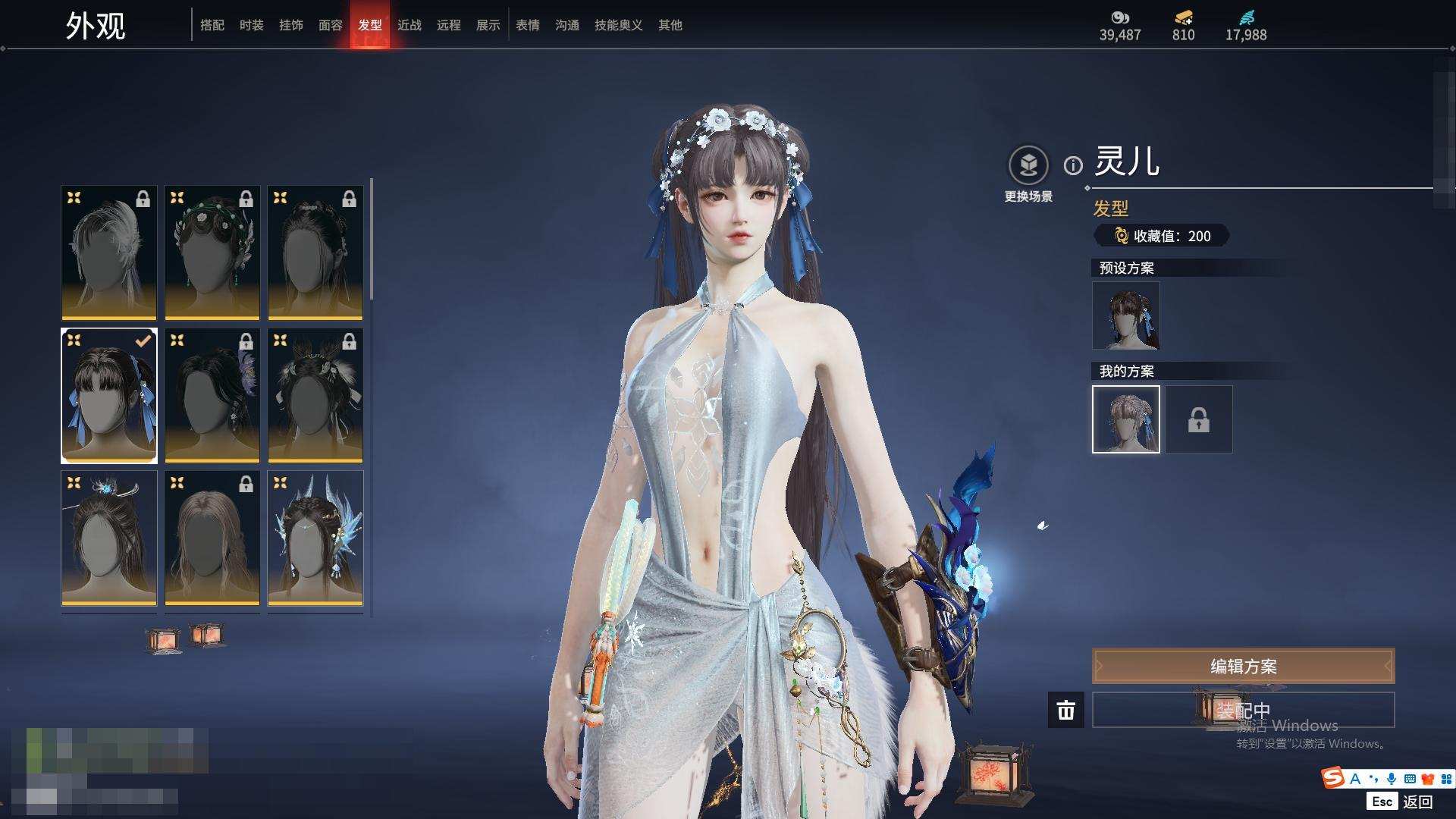Open the 表情 tab
Screen dimensions: 1456x819
coord(528,25)
